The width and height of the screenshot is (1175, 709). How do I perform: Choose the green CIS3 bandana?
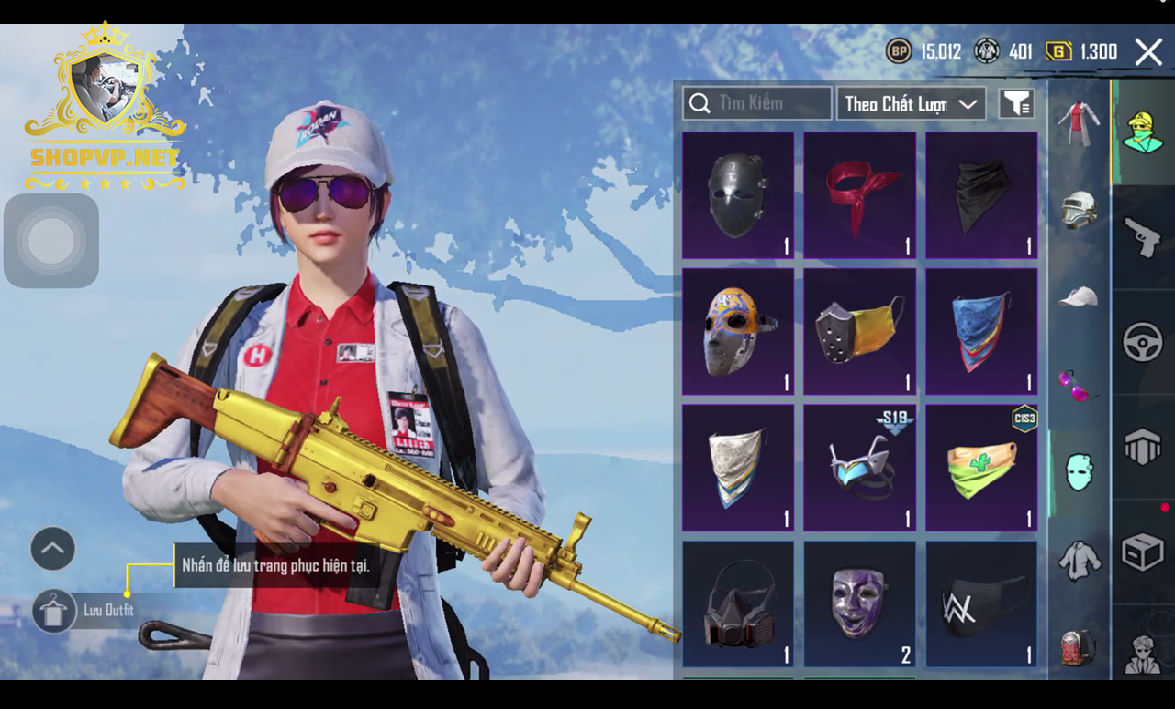tap(981, 467)
